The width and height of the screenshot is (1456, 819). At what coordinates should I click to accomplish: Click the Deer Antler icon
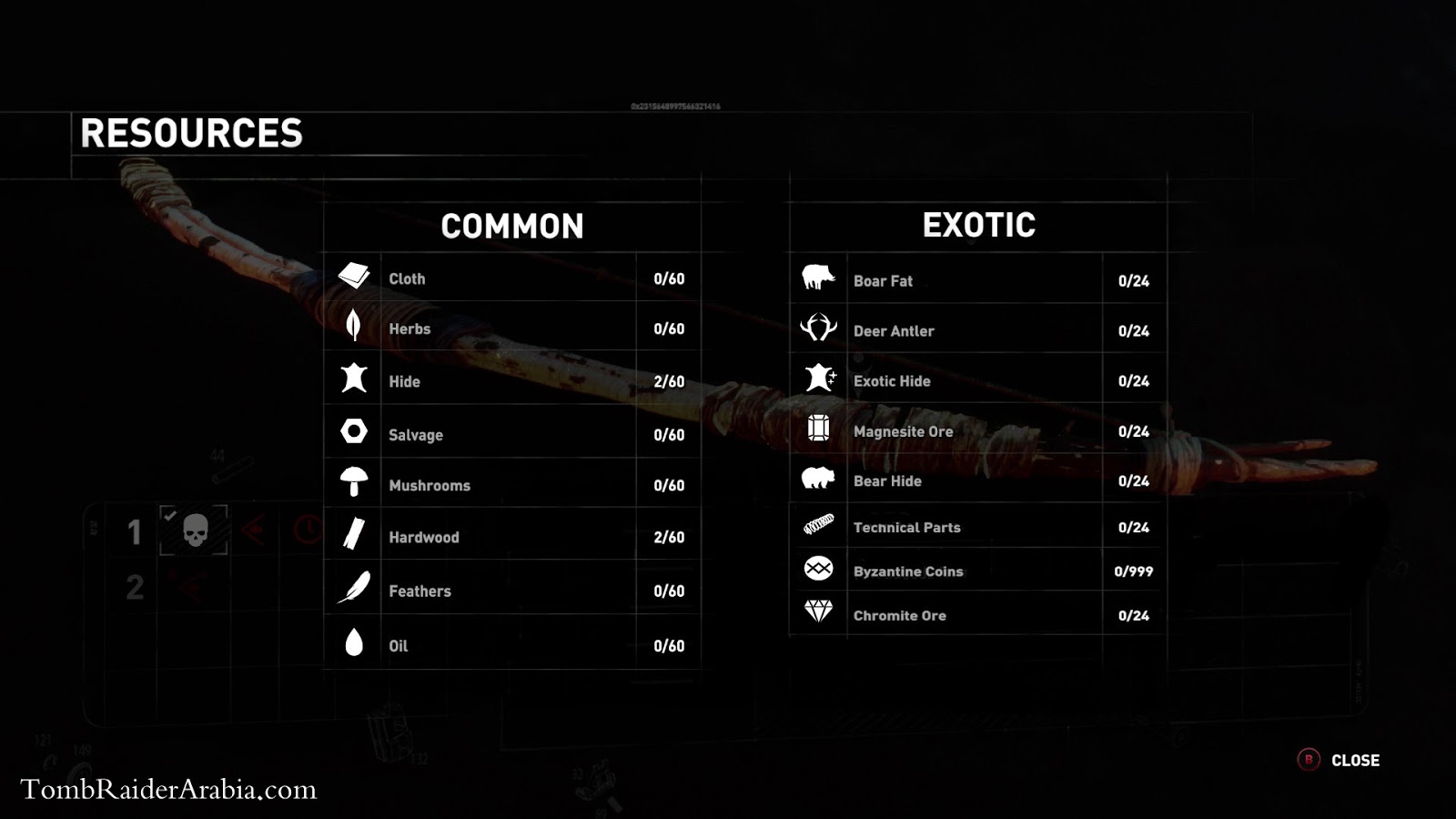pyautogui.click(x=820, y=328)
